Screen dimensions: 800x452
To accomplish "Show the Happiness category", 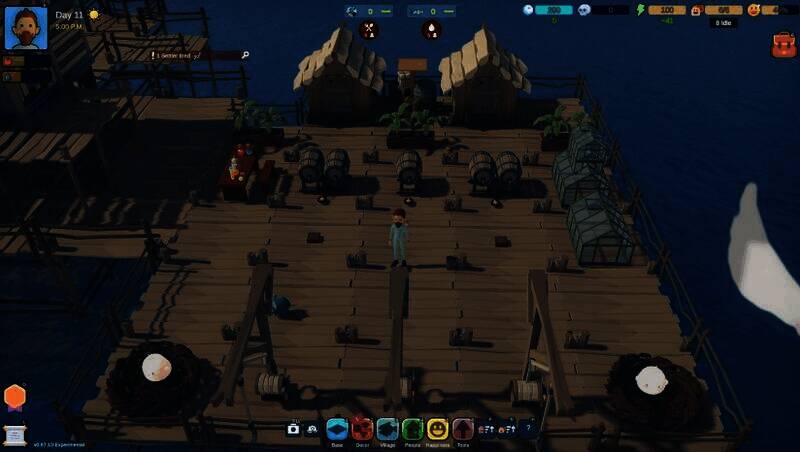I will coord(437,429).
